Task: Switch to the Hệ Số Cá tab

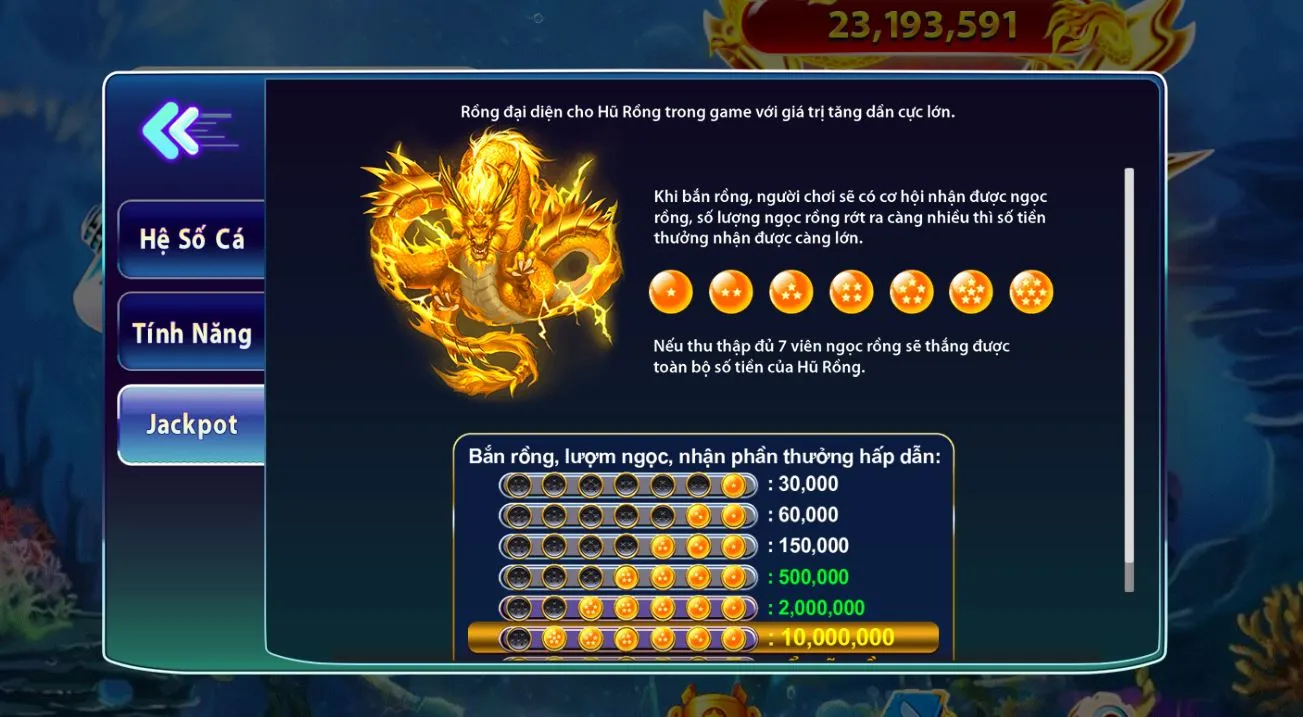Action: [x=191, y=239]
